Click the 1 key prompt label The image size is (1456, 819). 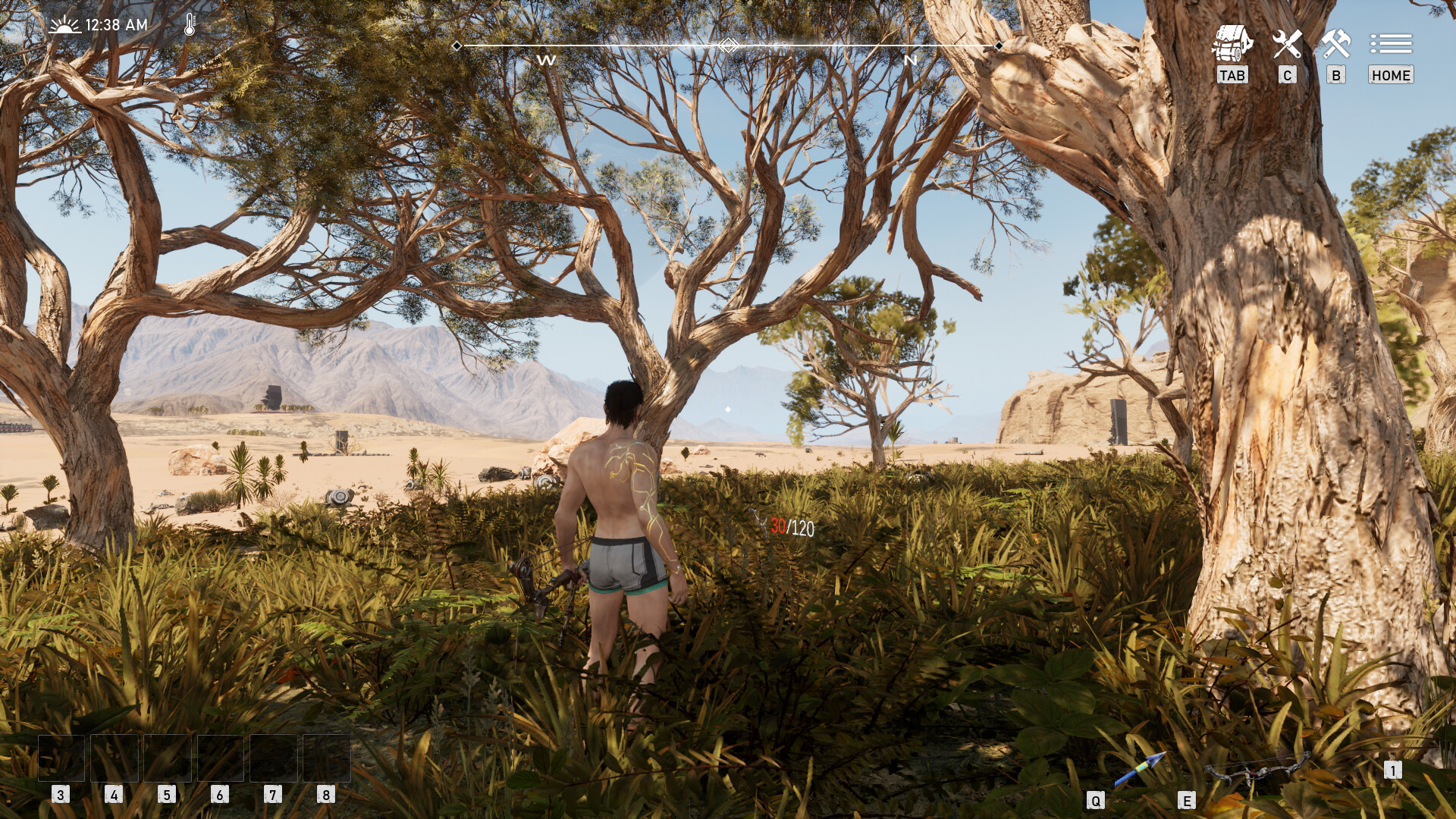point(1393,768)
